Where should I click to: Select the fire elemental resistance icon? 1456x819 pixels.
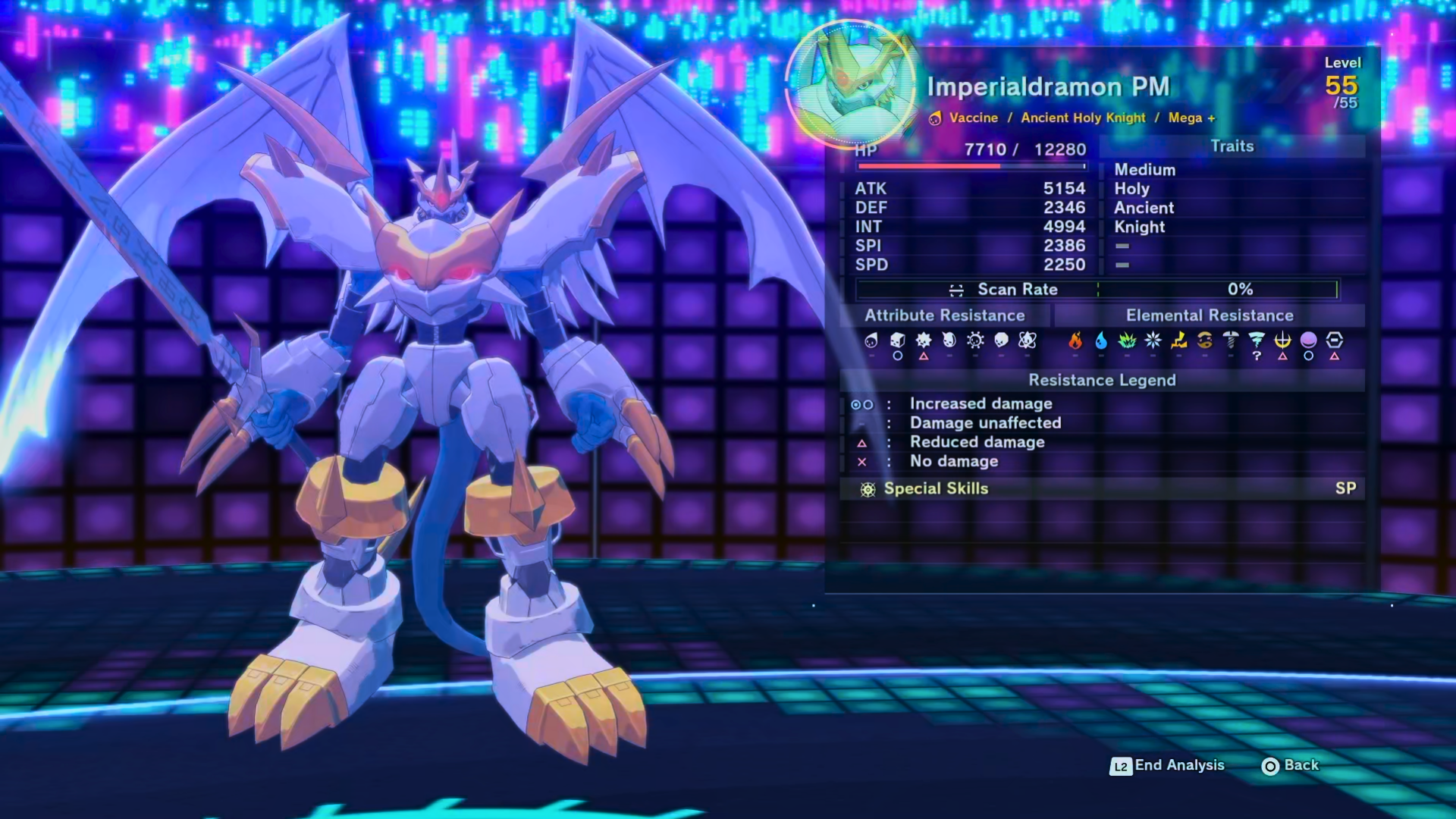(1075, 340)
